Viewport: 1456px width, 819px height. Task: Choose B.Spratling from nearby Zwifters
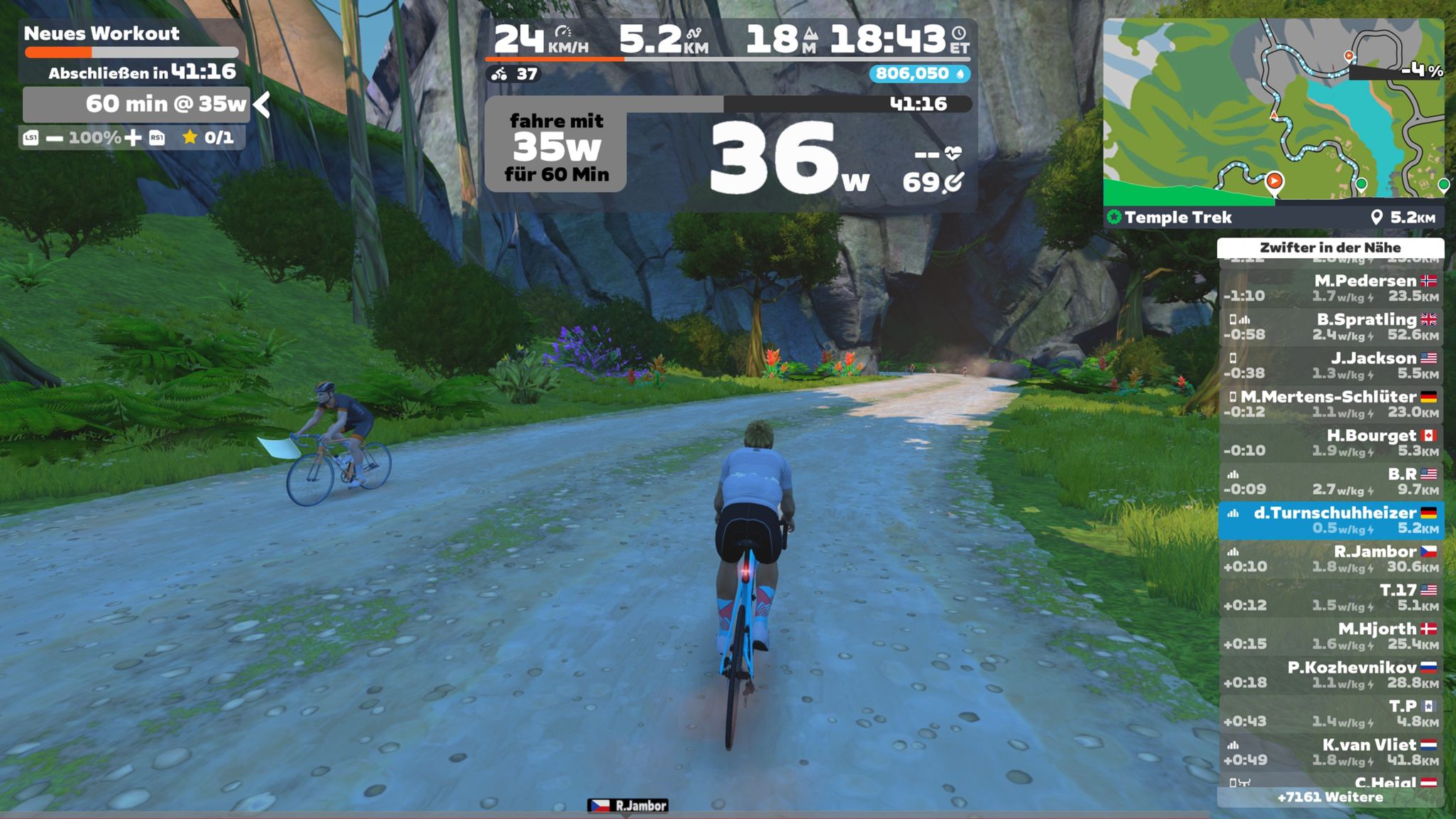[1331, 327]
